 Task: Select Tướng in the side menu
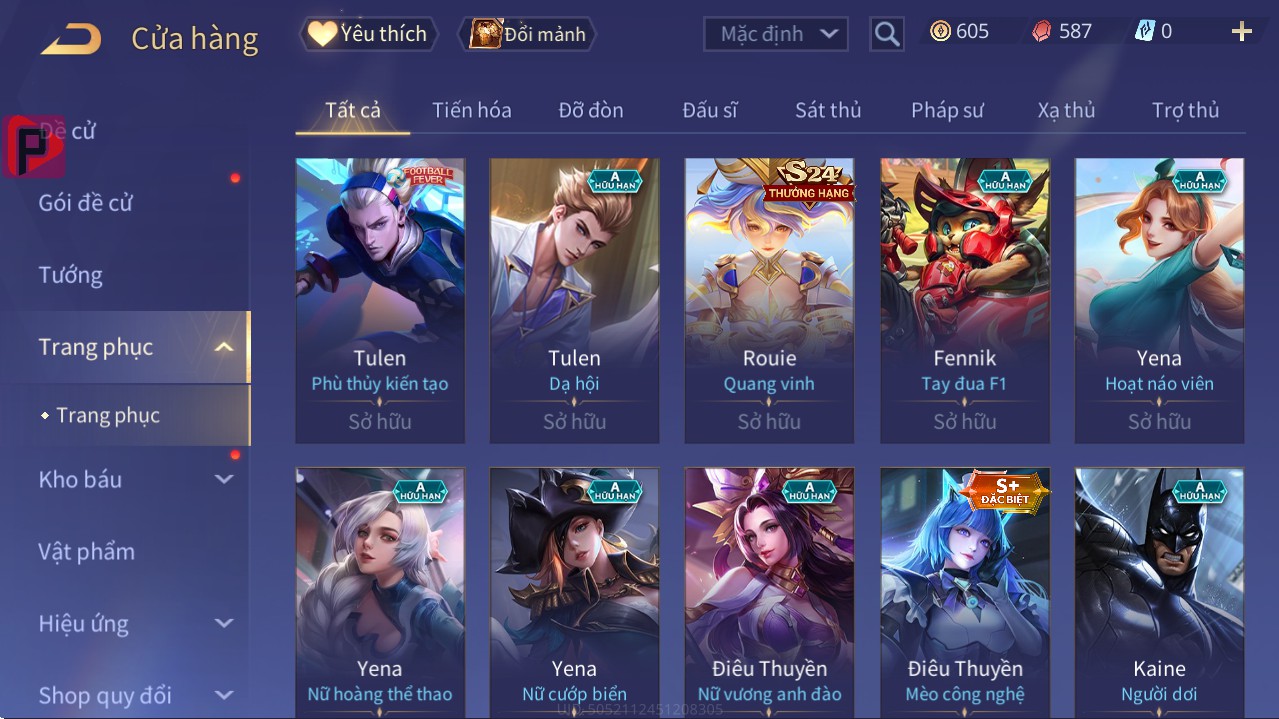pyautogui.click(x=71, y=275)
